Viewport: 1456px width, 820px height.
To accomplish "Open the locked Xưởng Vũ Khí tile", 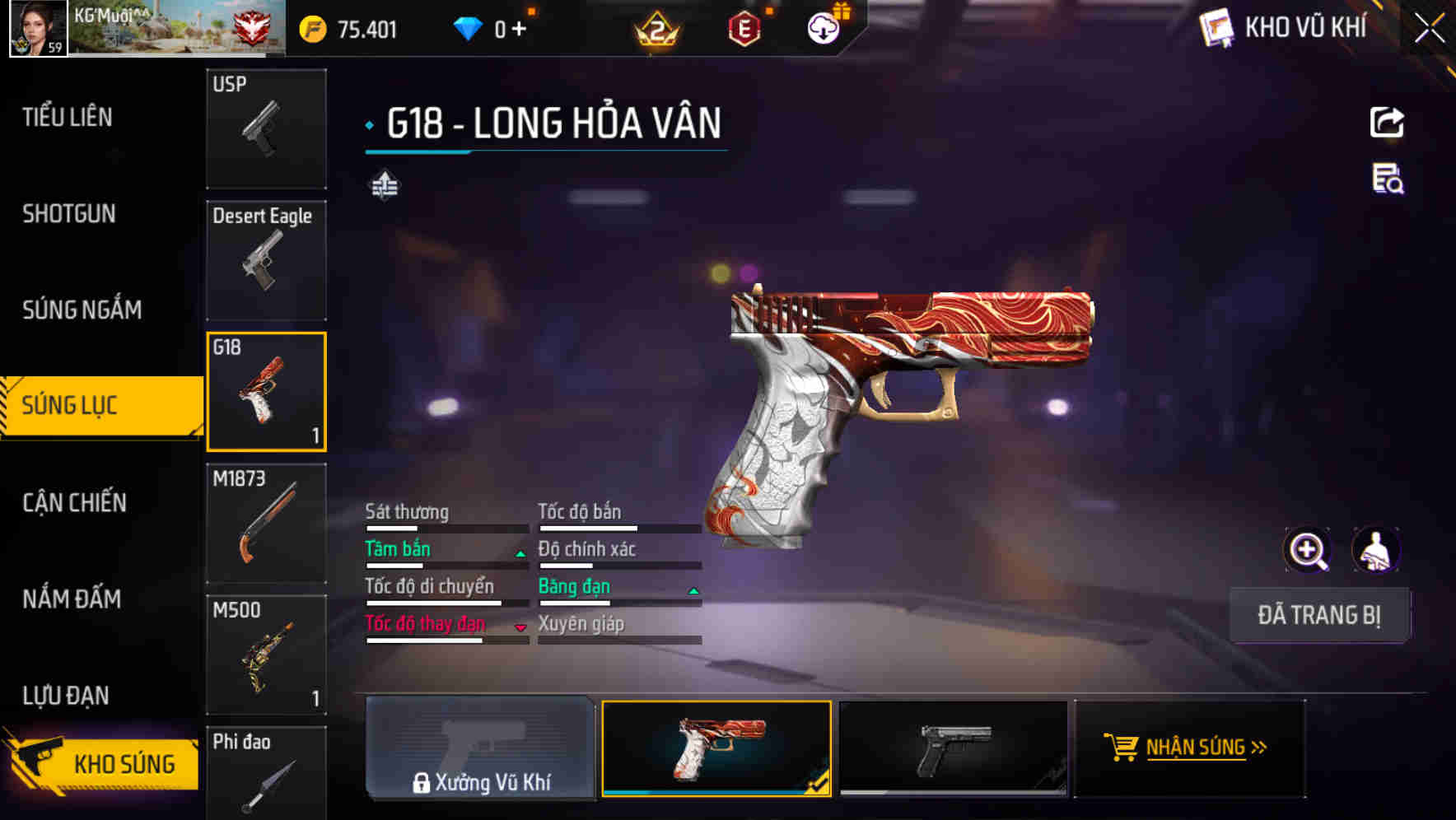I will [480, 748].
